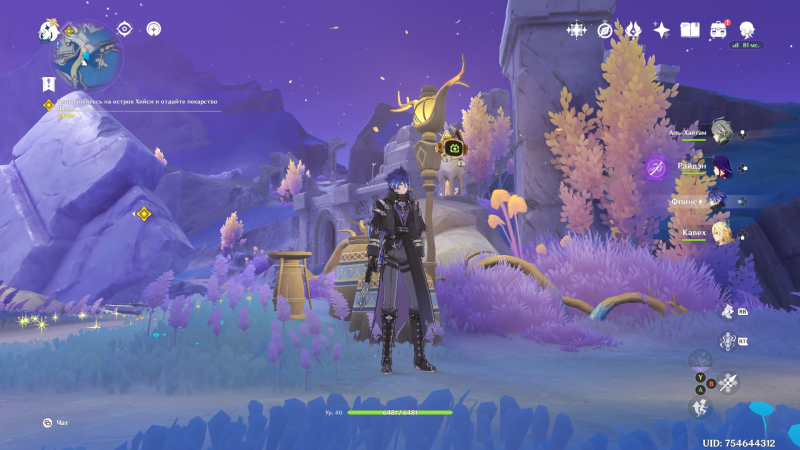Open the backpack inventory

(x=718, y=30)
